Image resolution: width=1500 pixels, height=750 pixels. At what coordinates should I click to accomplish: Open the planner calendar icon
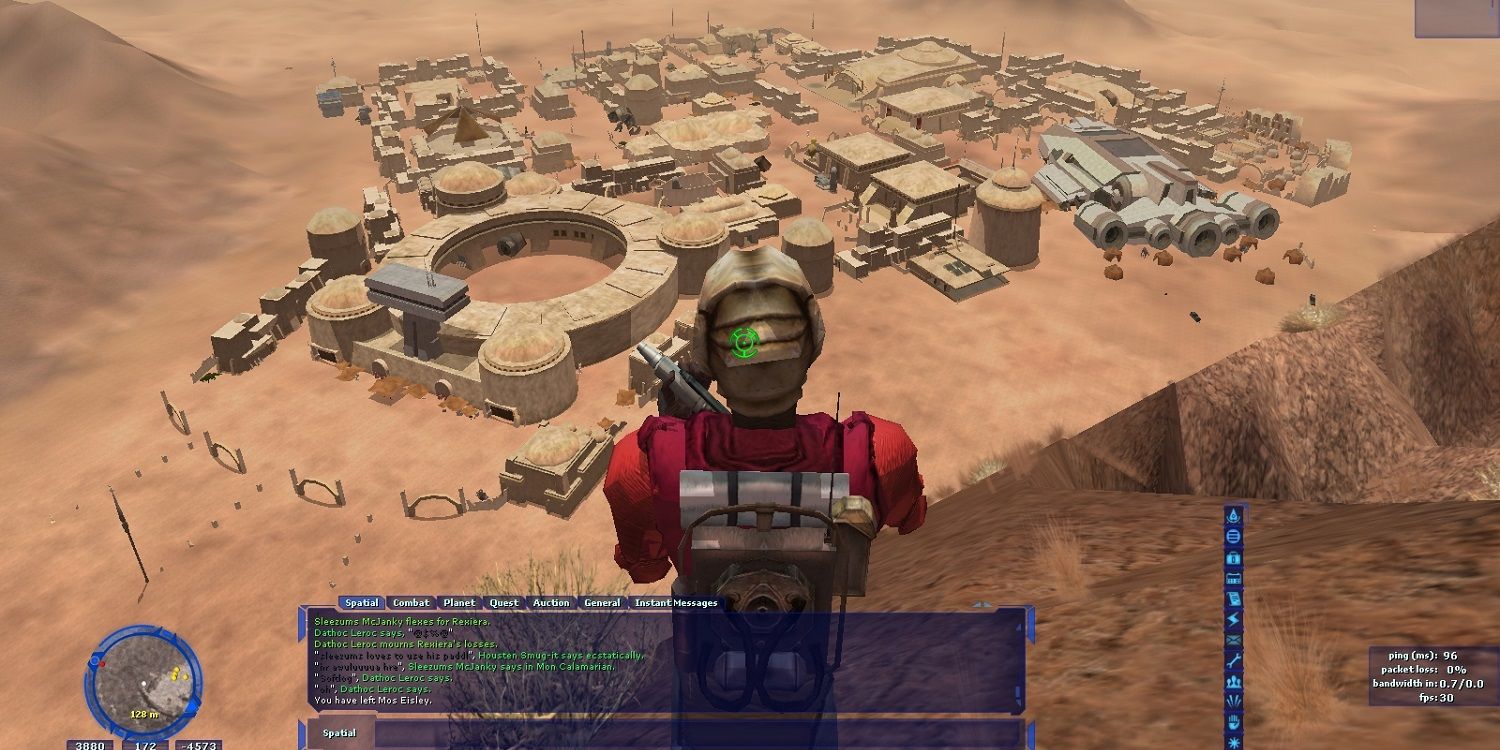[x=1232, y=580]
